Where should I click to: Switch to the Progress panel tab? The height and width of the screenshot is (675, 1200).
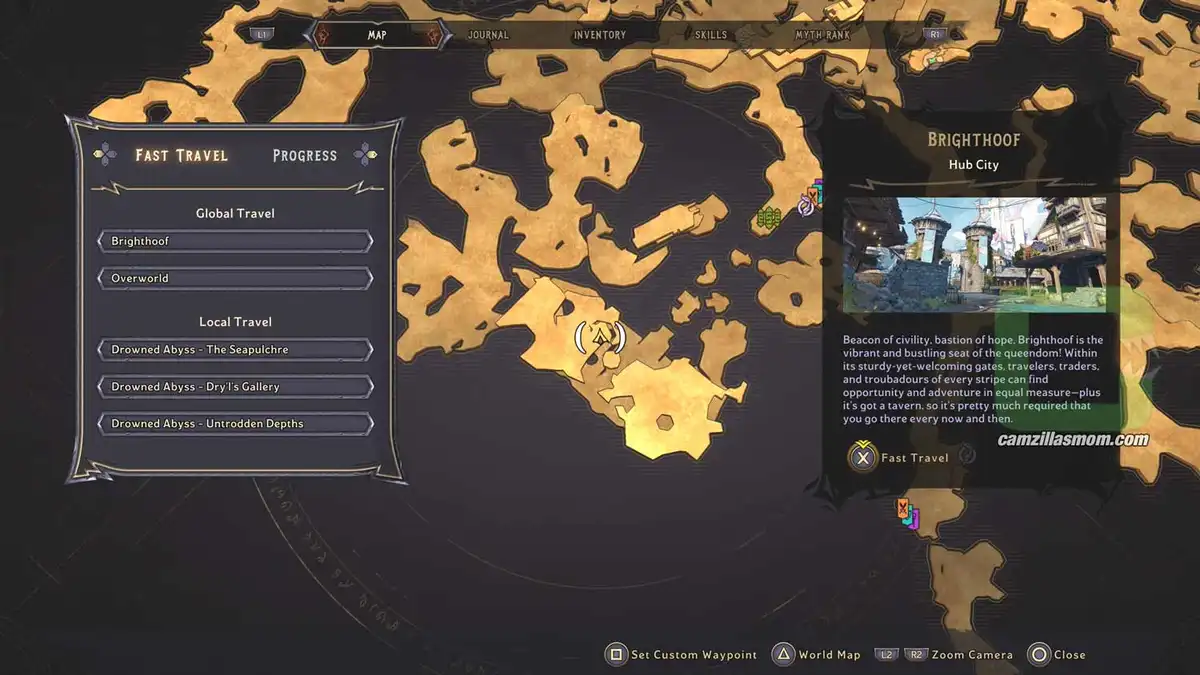(305, 155)
